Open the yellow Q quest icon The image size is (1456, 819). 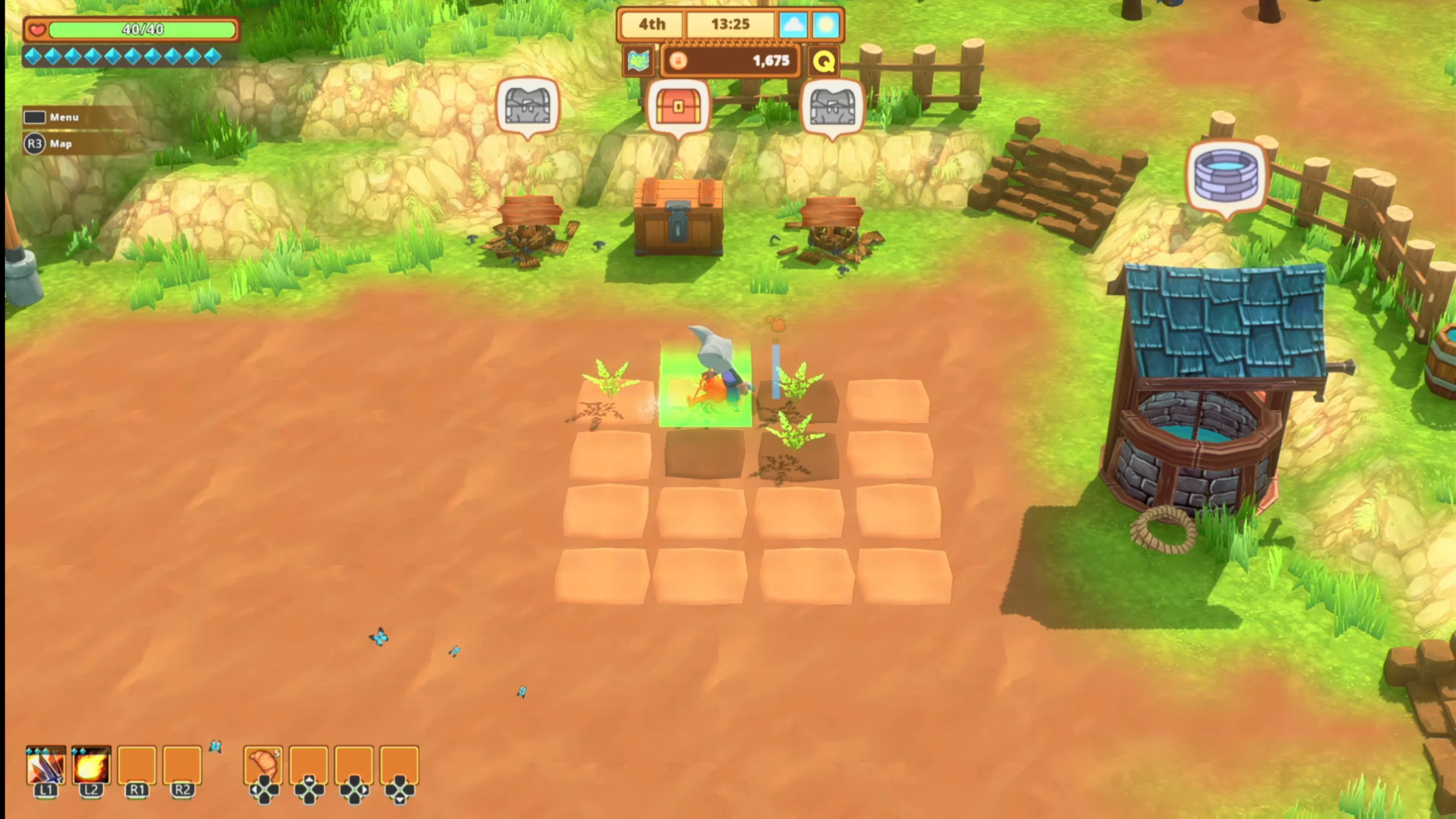pos(823,61)
